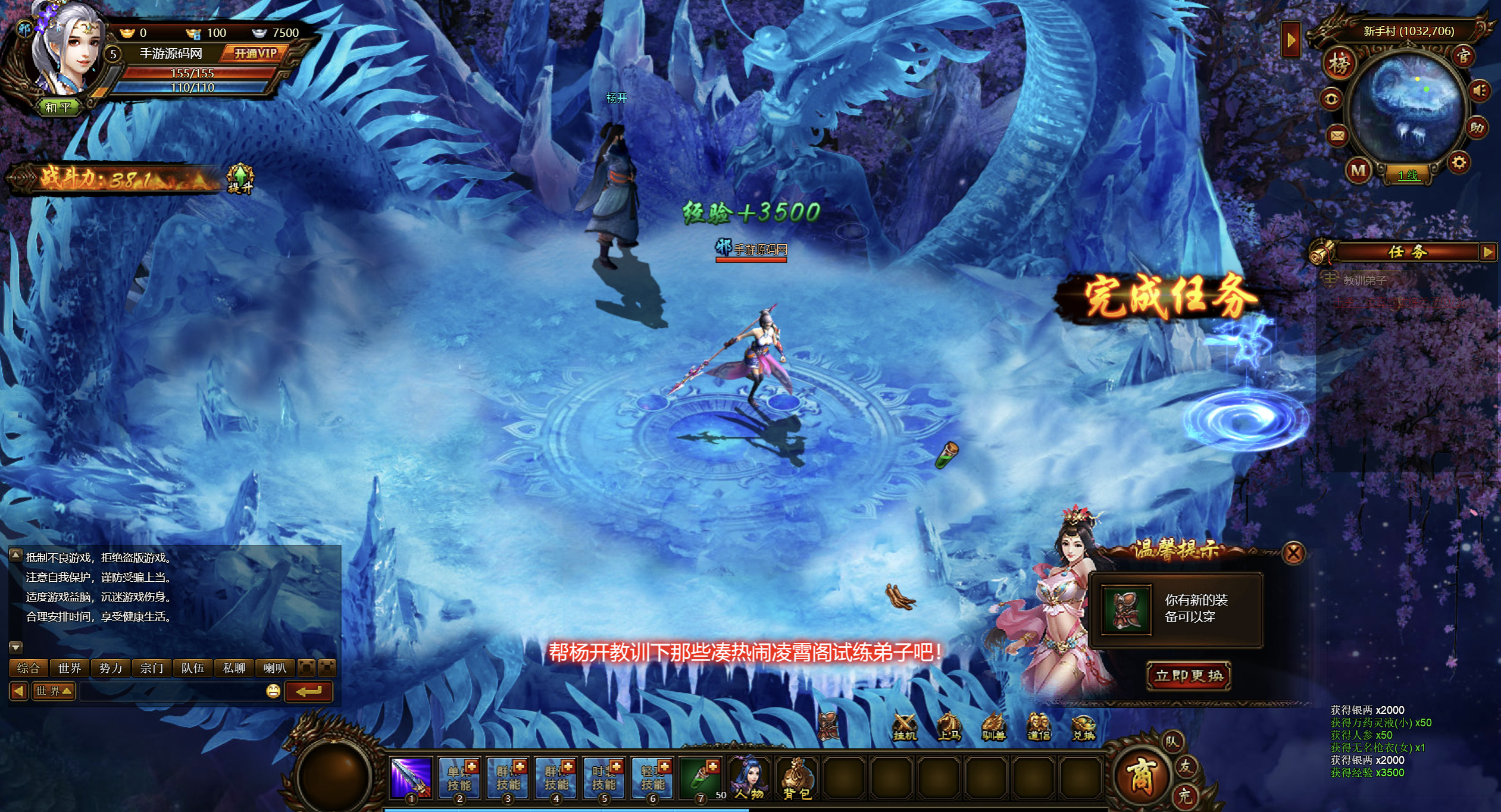This screenshot has width=1501, height=812.
Task: Open settings via the gear icon
Action: [x=1459, y=162]
